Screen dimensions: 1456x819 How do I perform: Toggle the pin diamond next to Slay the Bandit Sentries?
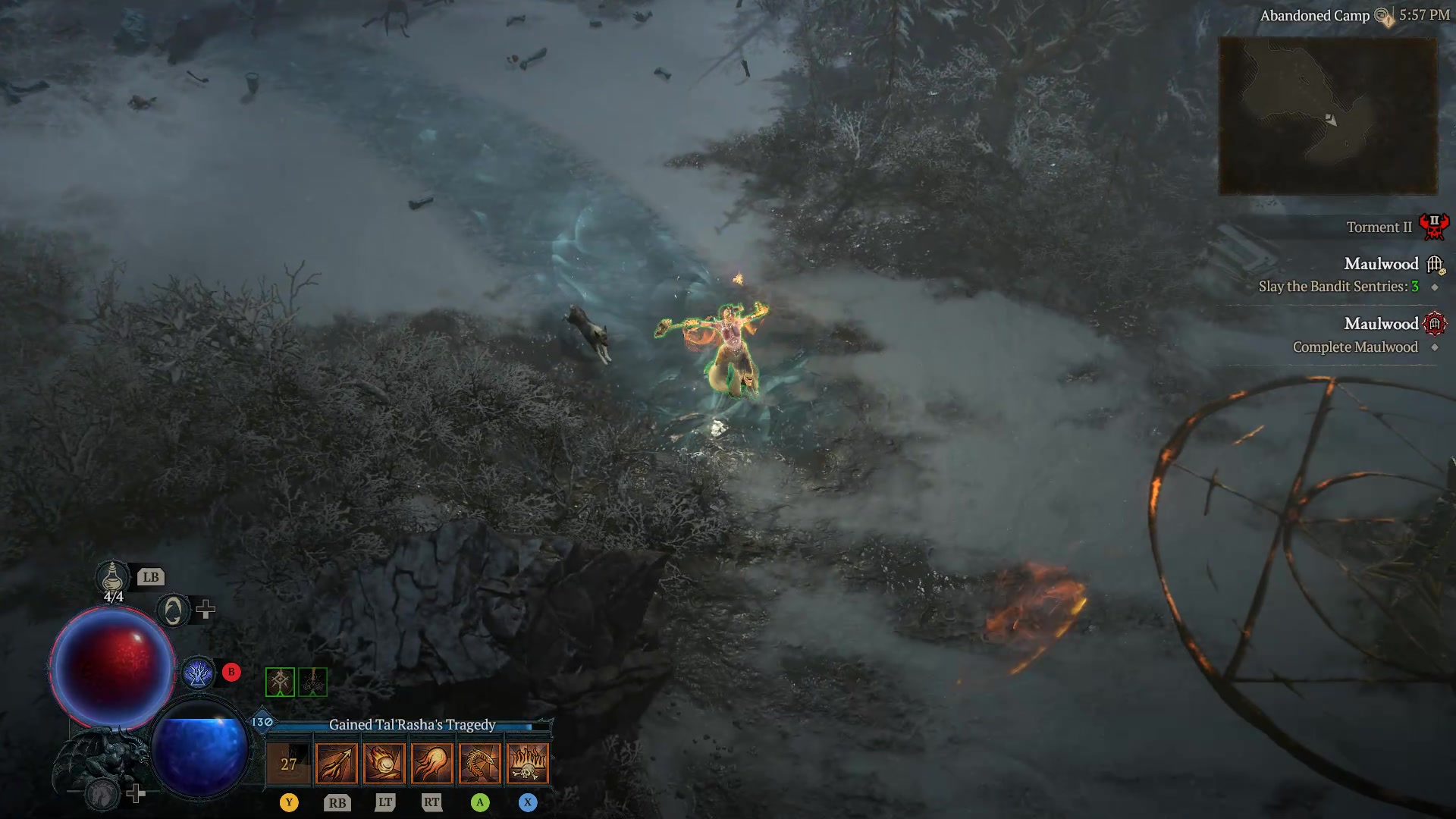coord(1433,287)
